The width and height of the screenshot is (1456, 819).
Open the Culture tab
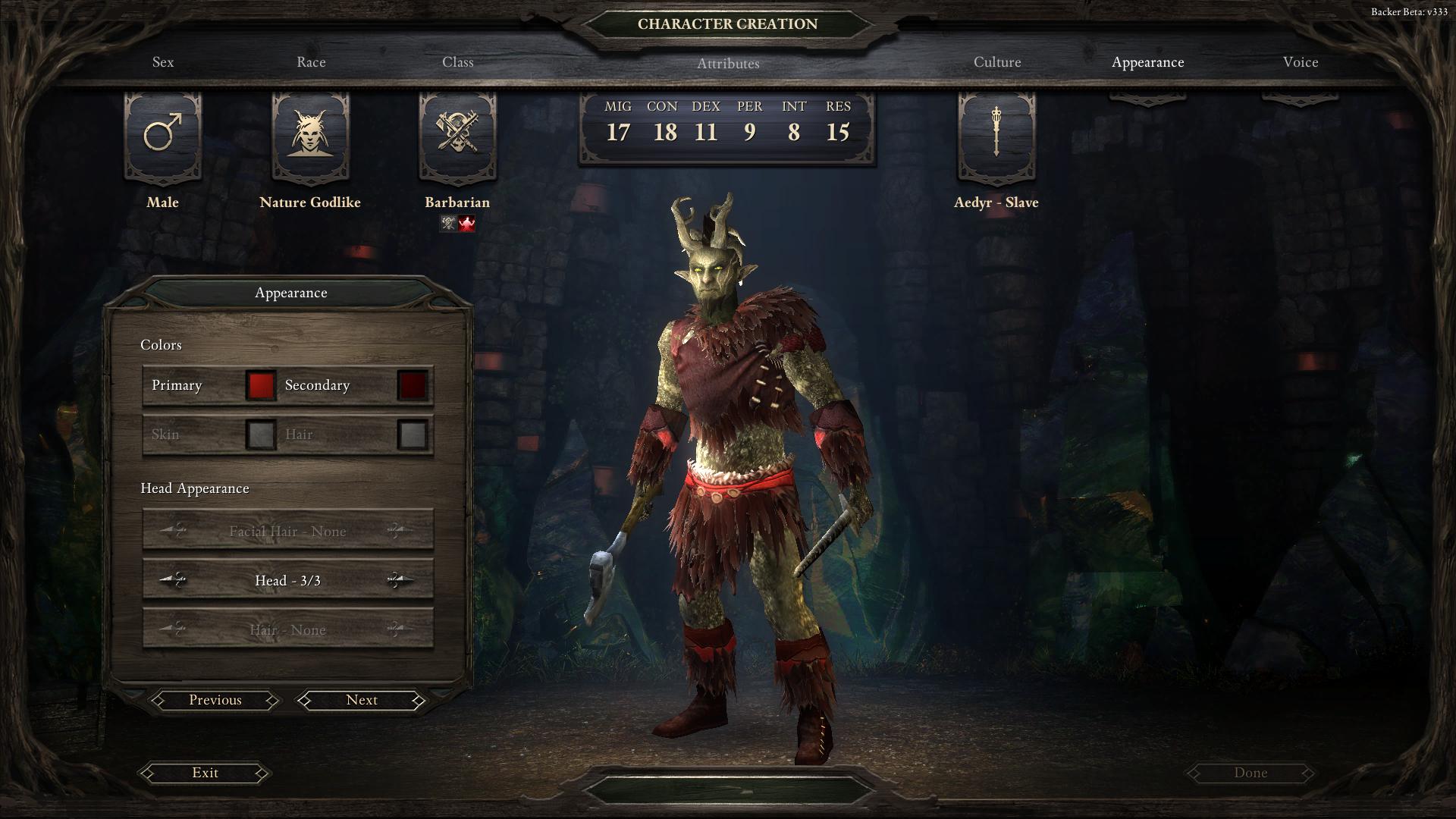pyautogui.click(x=997, y=62)
